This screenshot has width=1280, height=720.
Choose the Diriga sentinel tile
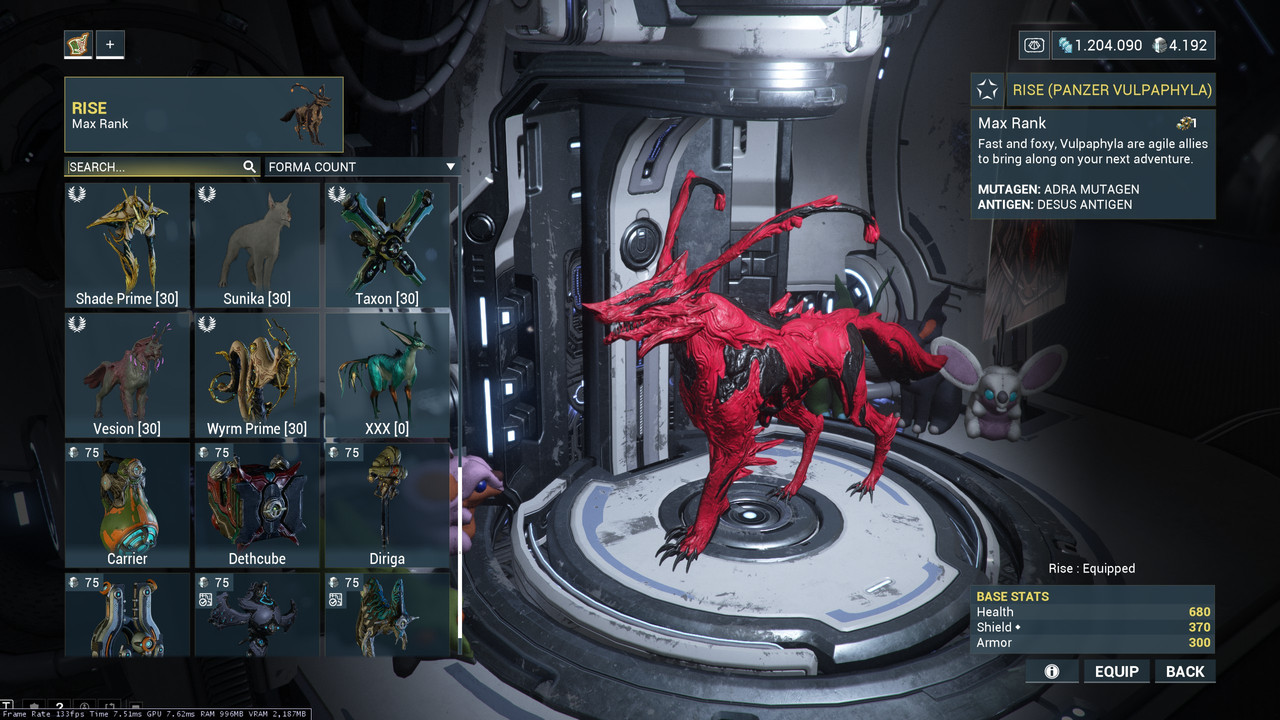coord(387,505)
